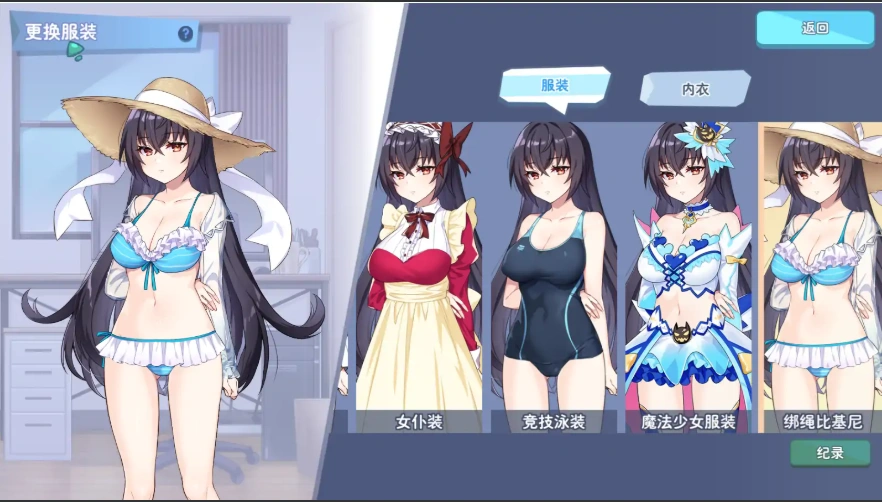Viewport: 882px width, 502px height.
Task: Open the 纪录 record button
Action: [829, 453]
